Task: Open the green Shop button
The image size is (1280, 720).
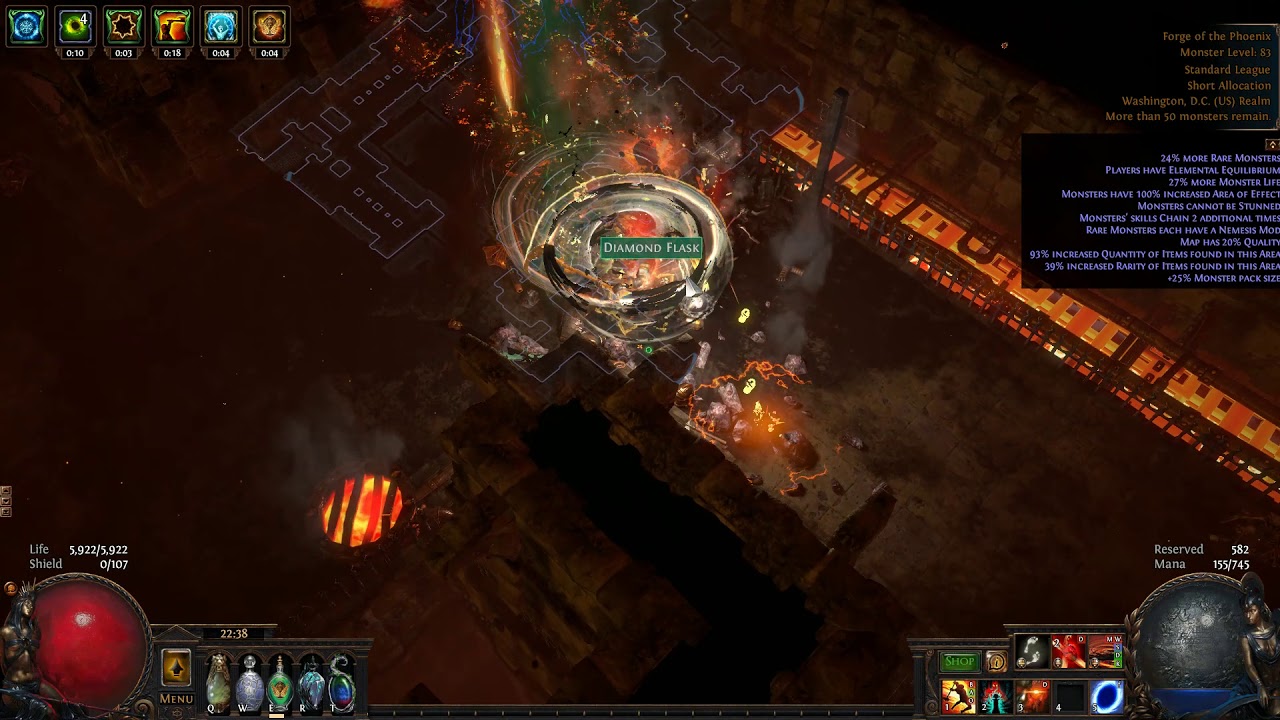Action: pyautogui.click(x=959, y=662)
